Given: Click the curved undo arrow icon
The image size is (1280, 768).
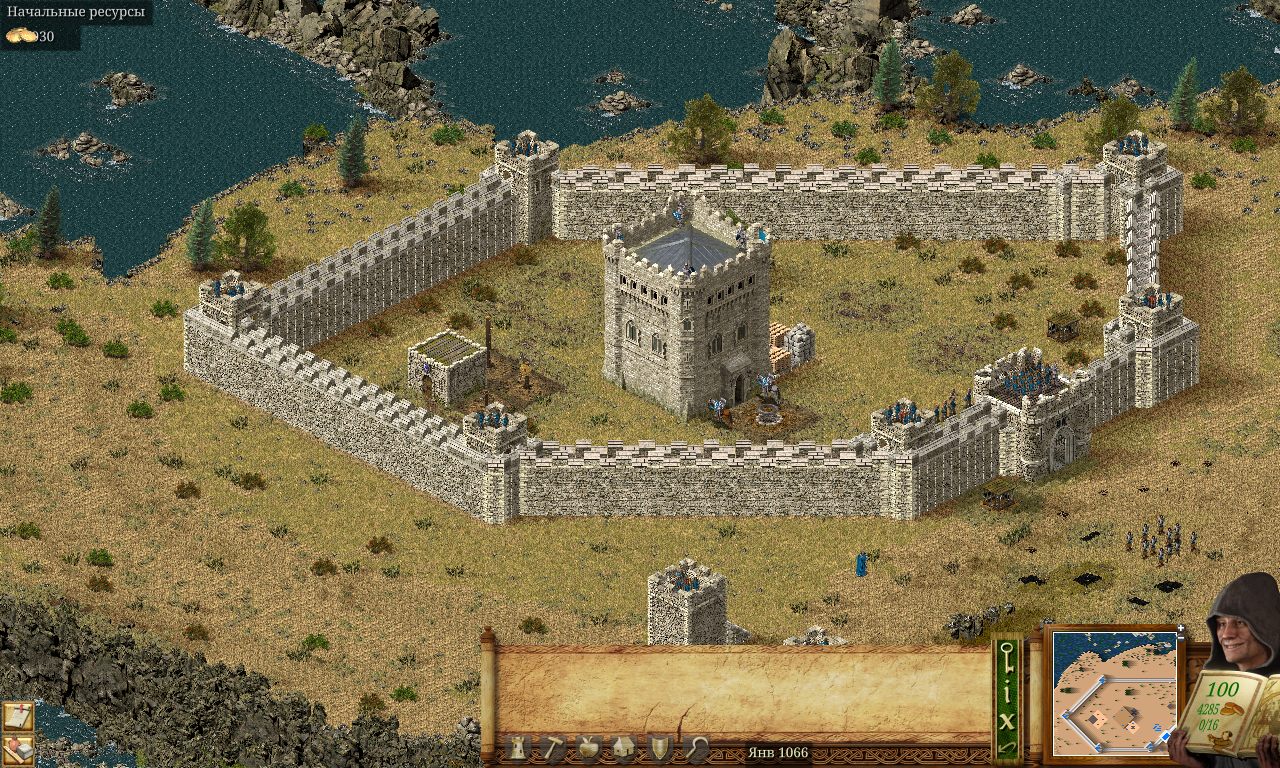Looking at the screenshot, I should pyautogui.click(x=1007, y=748).
